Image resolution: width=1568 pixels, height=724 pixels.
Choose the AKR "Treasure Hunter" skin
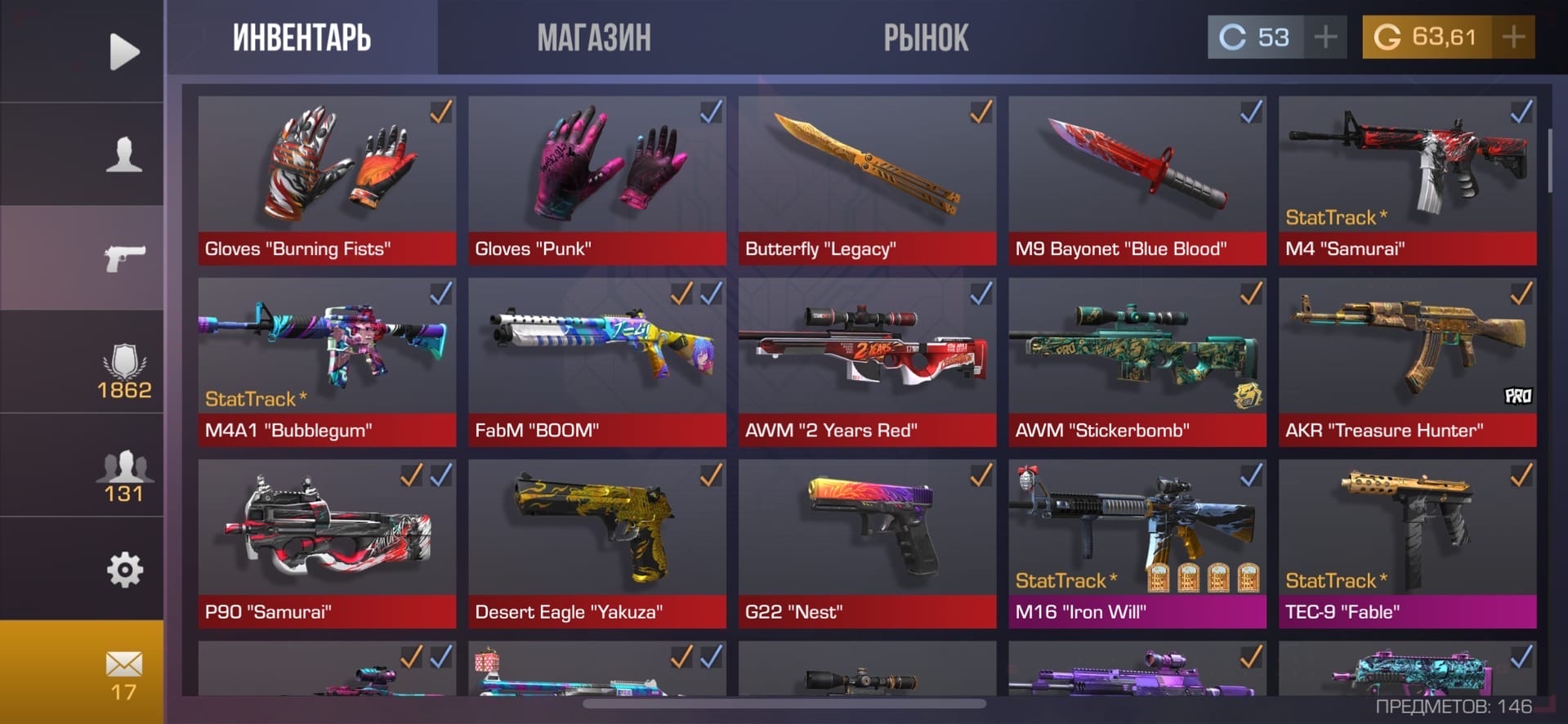click(1407, 361)
